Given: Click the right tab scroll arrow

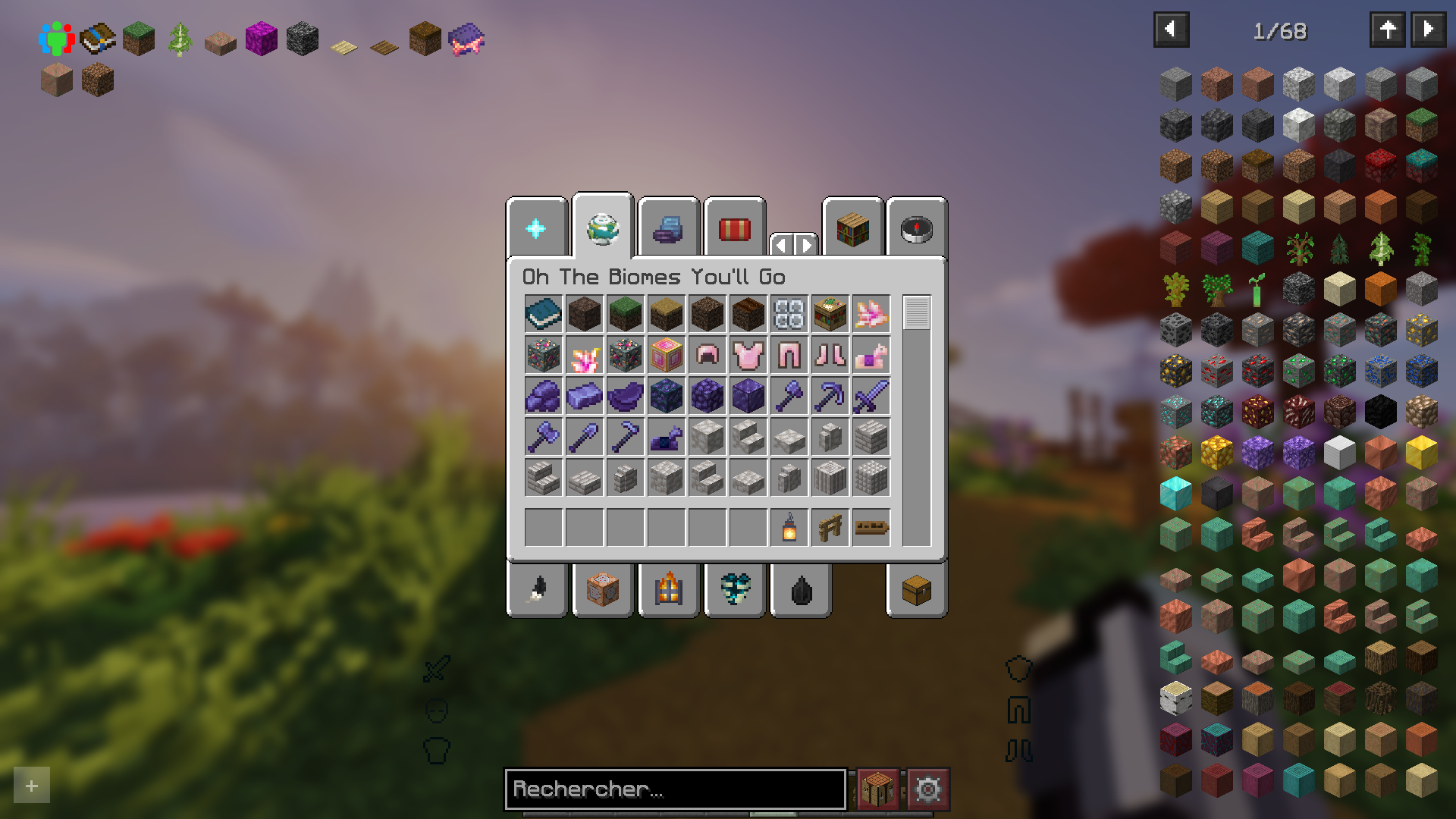Looking at the screenshot, I should point(804,245).
